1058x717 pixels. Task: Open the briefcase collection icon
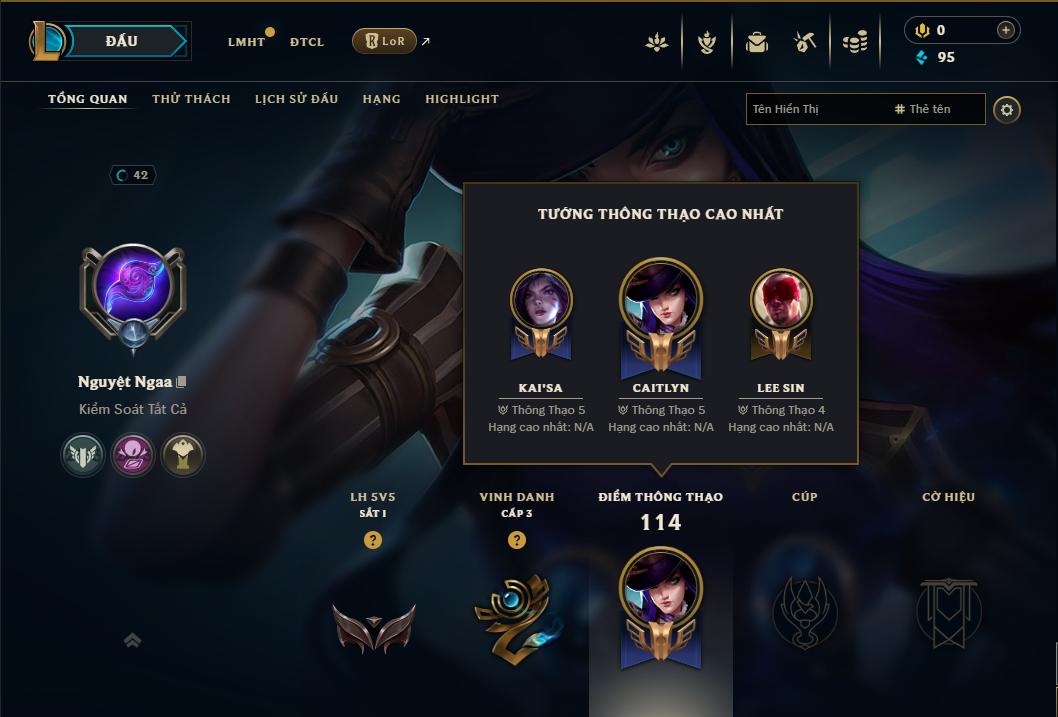click(757, 42)
